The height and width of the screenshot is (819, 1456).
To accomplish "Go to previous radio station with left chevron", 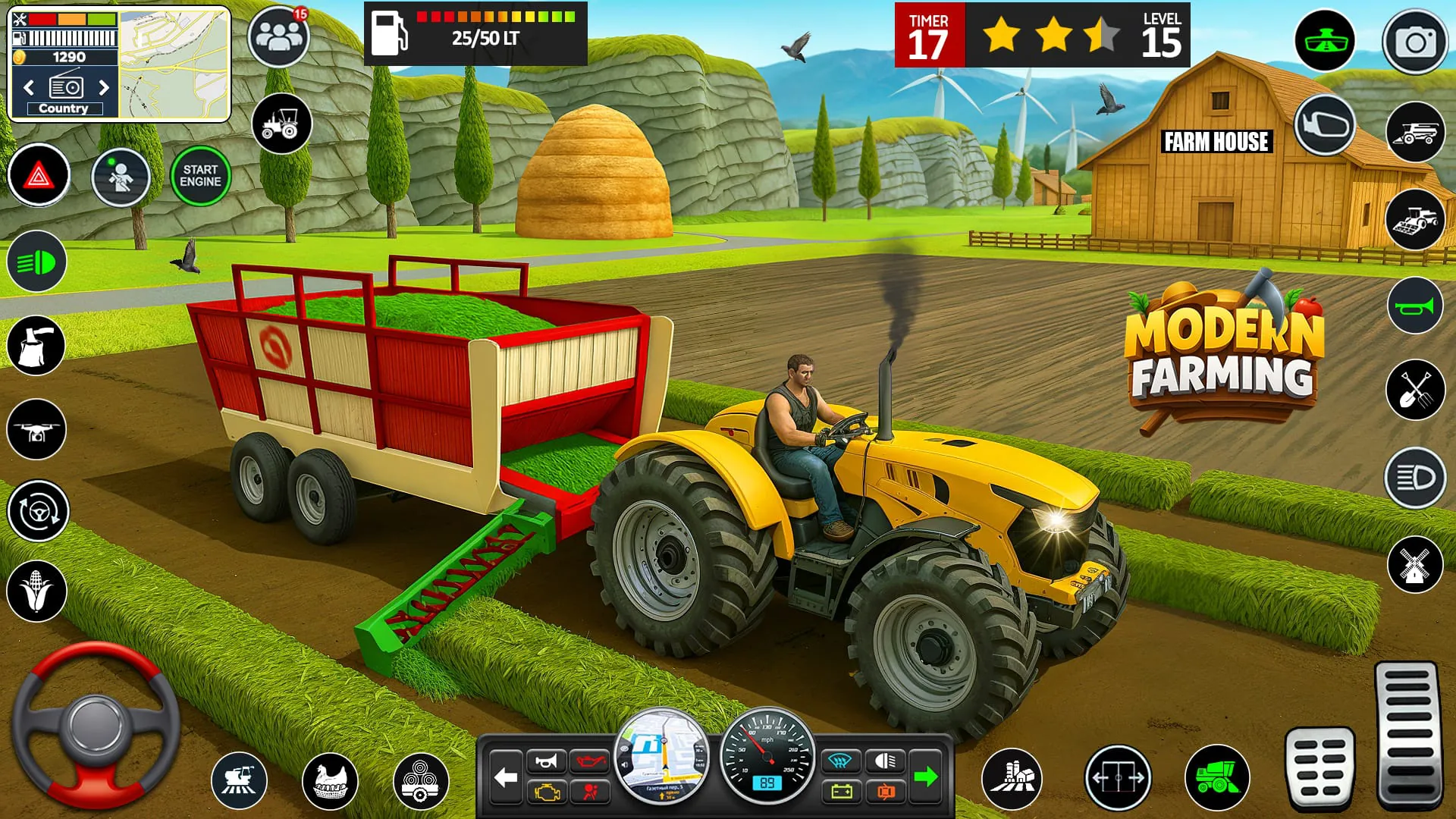I will 28,88.
